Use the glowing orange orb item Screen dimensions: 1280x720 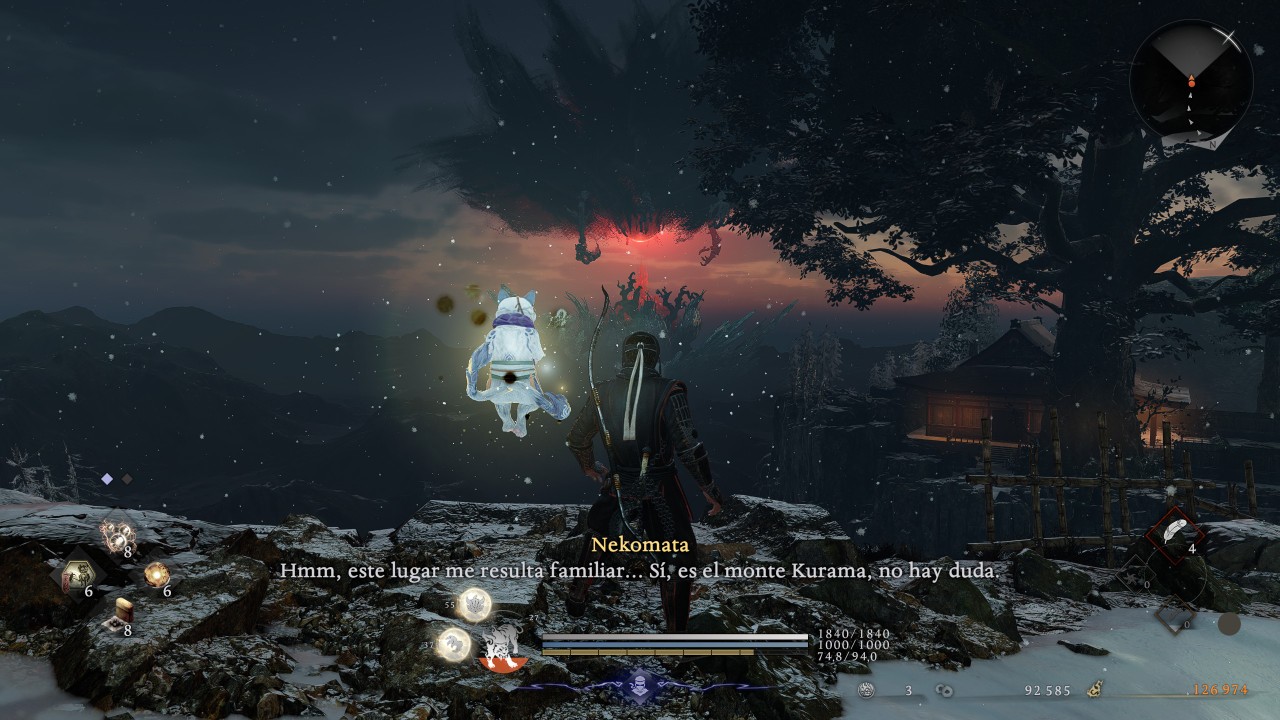pos(156,574)
